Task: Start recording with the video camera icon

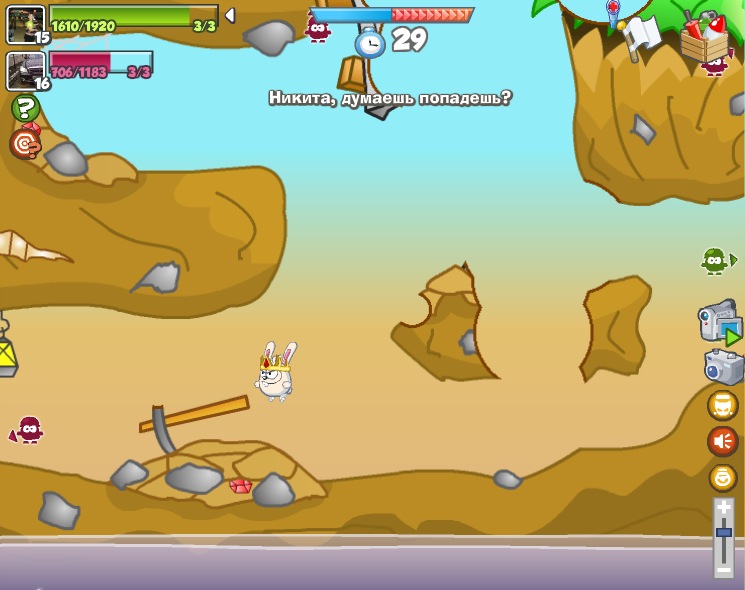Action: [720, 322]
